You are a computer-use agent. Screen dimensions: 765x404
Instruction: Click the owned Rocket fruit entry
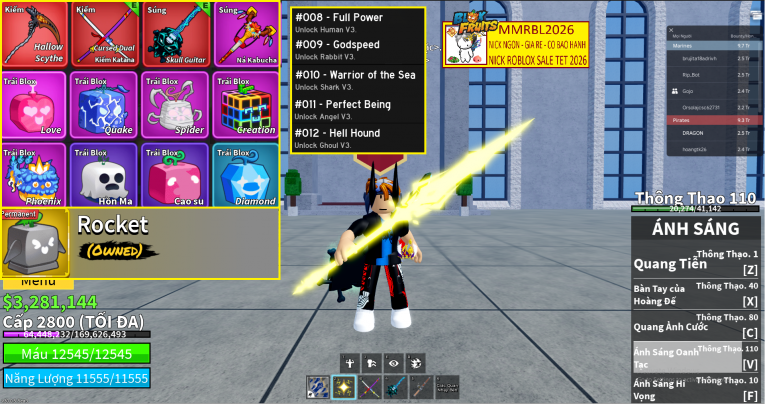140,243
